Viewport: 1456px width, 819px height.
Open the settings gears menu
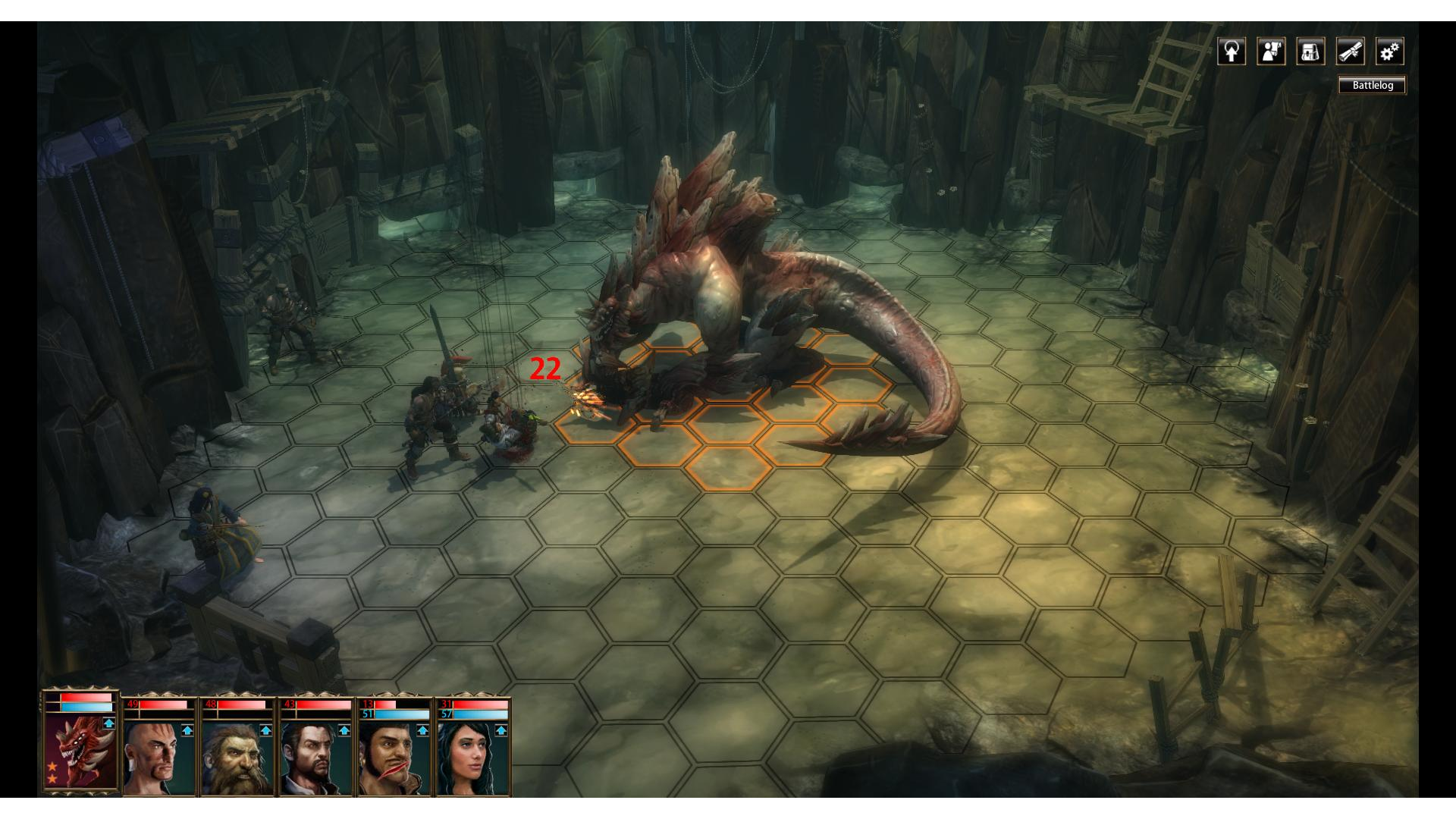point(1389,52)
